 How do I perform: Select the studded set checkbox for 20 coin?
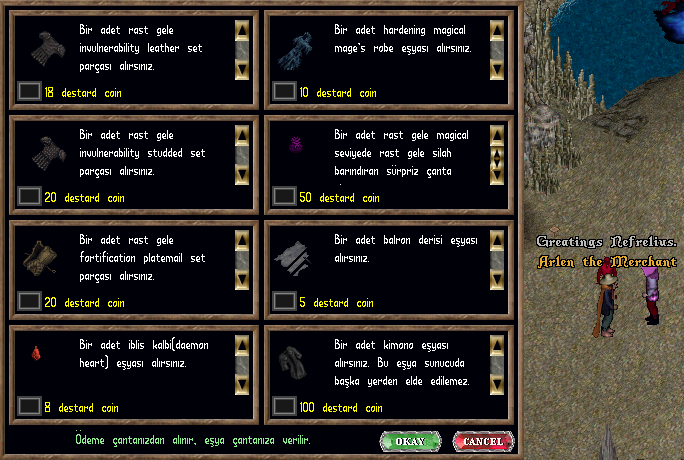tap(30, 197)
